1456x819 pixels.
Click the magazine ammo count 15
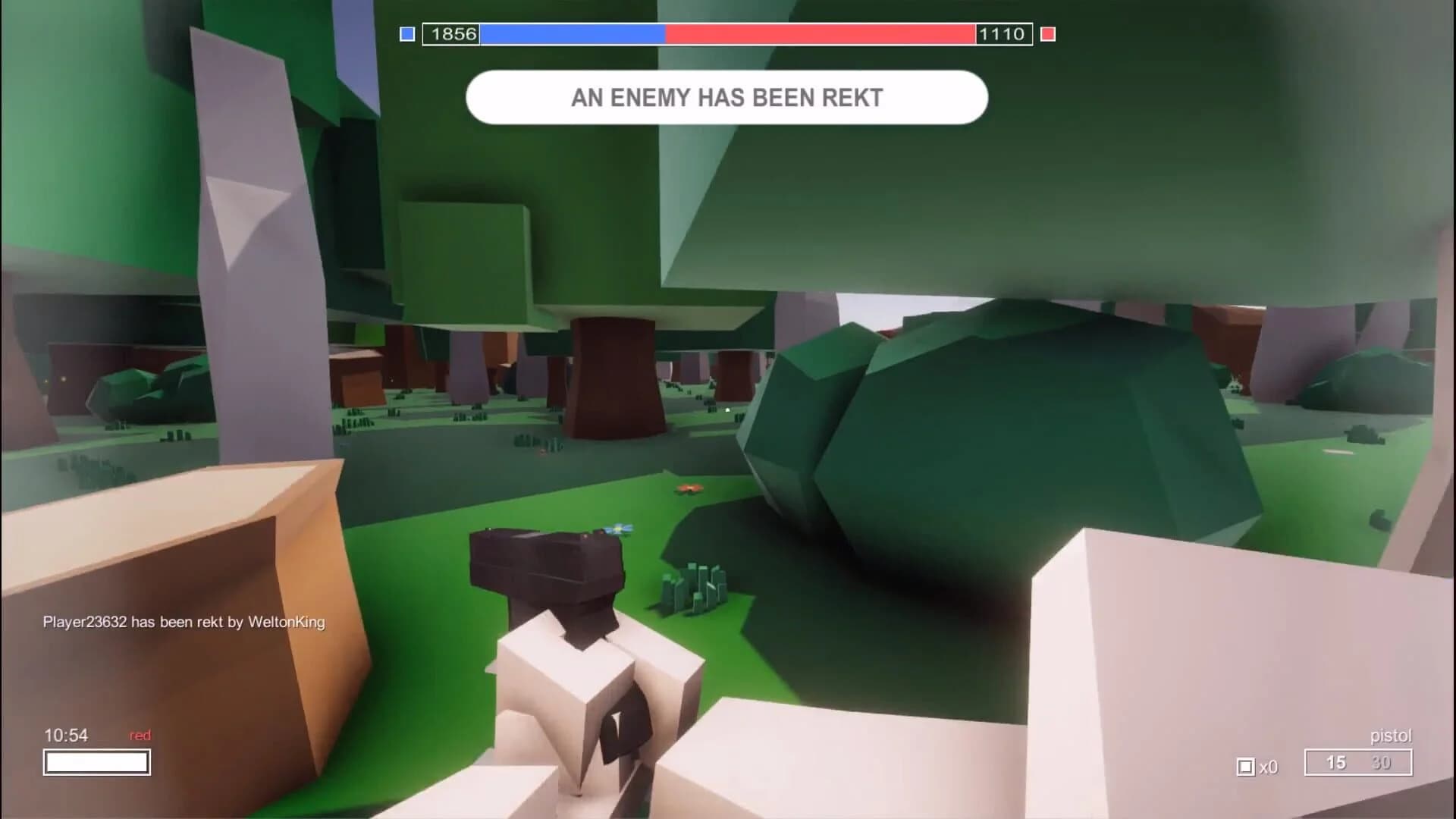point(1336,763)
